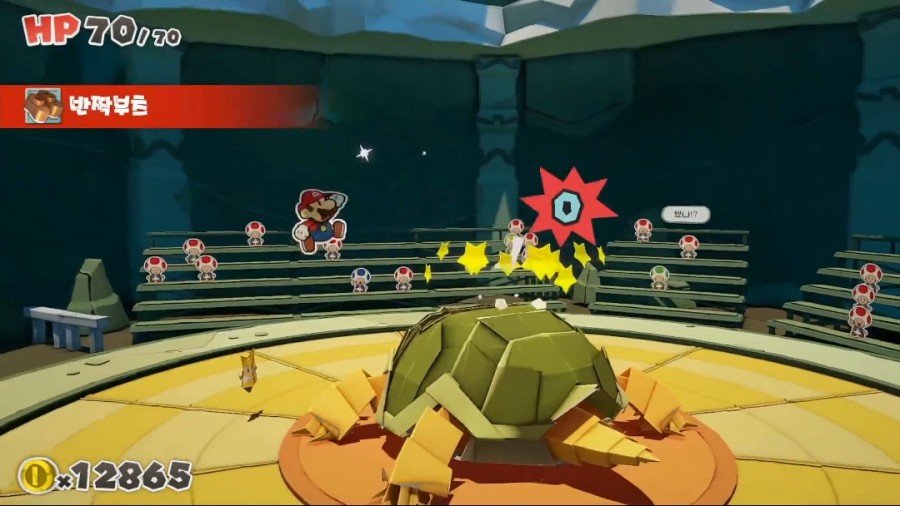900x506 pixels.
Task: Select the shiny boots icon in the red banner
Action: point(43,106)
